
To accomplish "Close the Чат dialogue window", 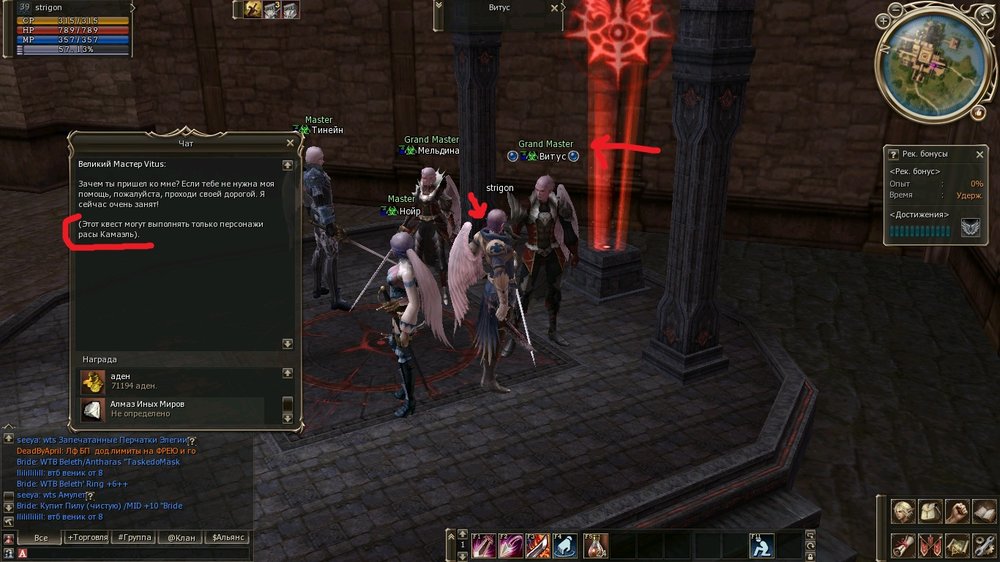I will point(290,143).
